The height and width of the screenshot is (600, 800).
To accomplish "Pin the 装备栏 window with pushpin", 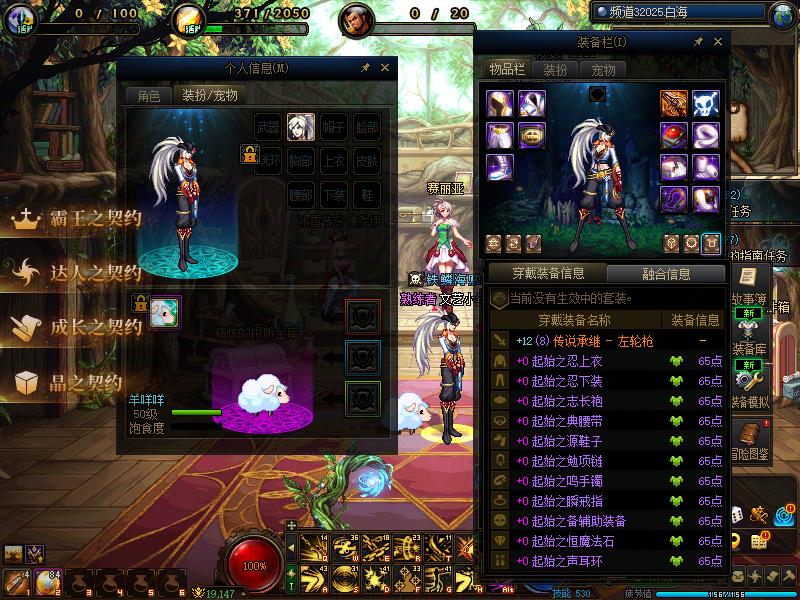I will click(697, 41).
